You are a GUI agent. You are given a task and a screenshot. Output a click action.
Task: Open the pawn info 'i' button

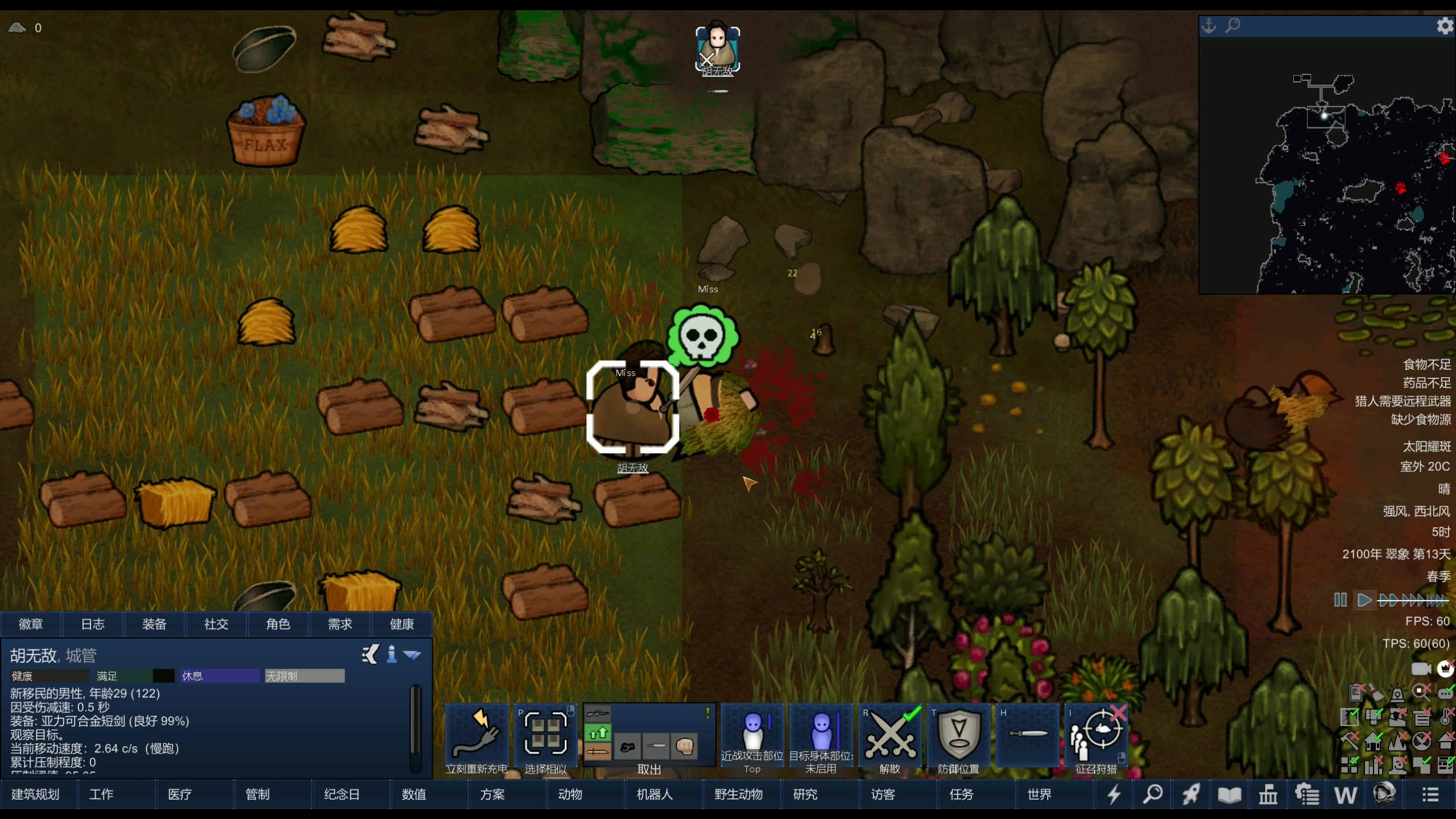coord(391,655)
